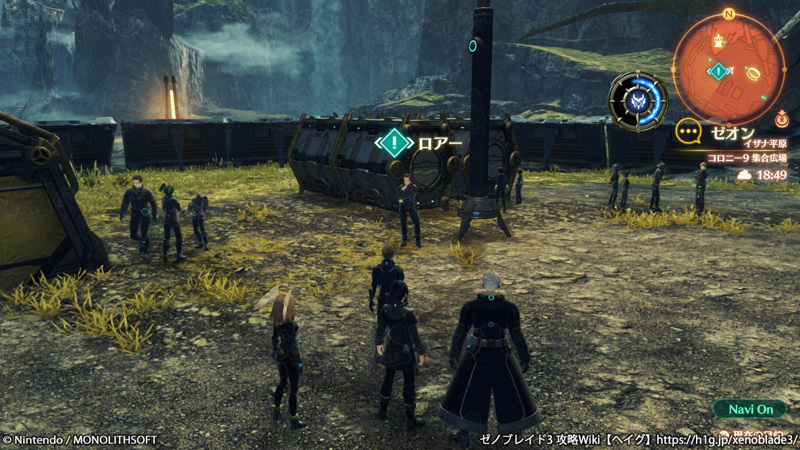Select the ロアー quest marker diamond
The image size is (800, 450).
[x=395, y=142]
